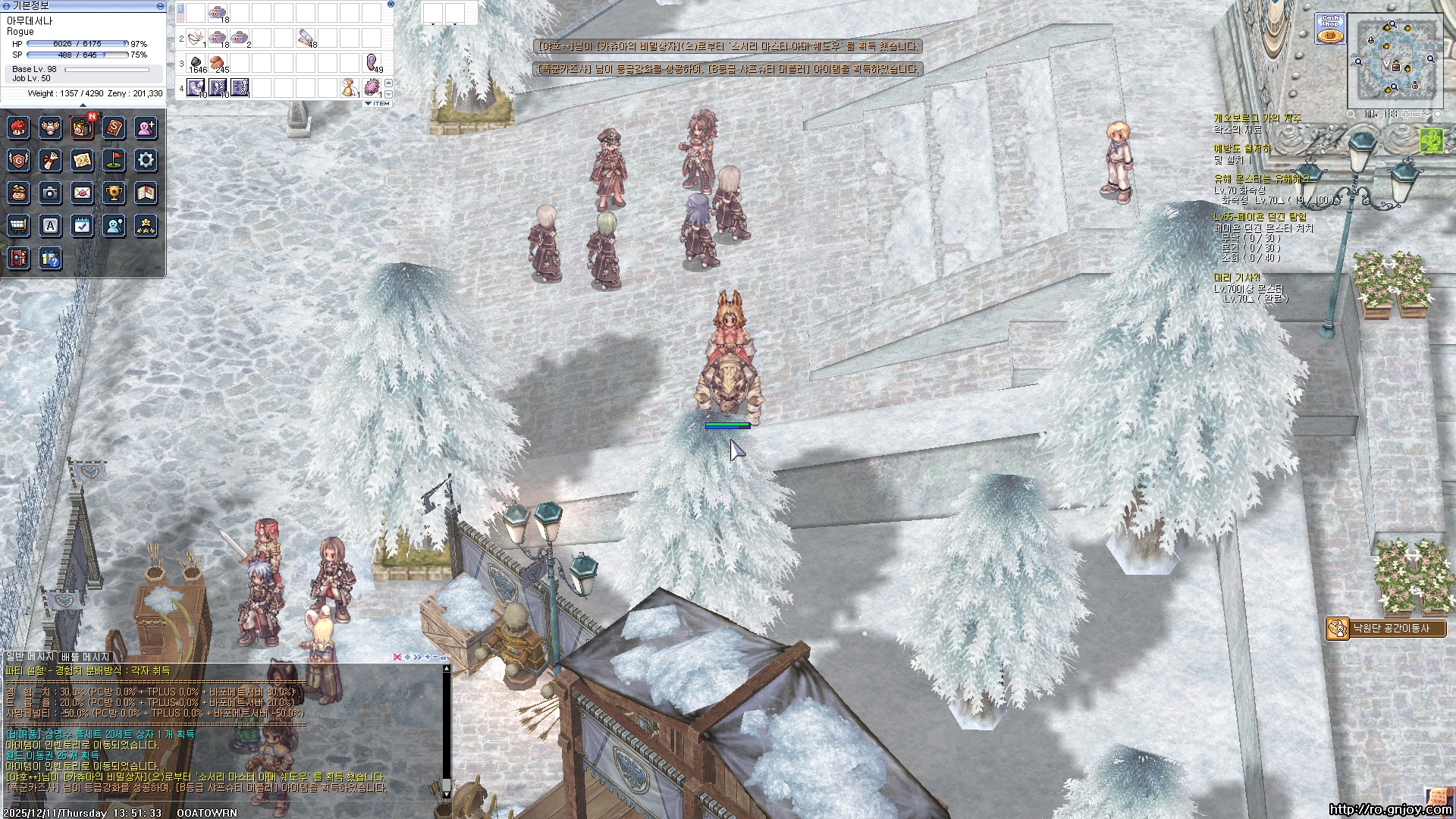The width and height of the screenshot is (1456, 819).
Task: Switch to the 배틀 메시지 chat tab
Action: tap(85, 657)
